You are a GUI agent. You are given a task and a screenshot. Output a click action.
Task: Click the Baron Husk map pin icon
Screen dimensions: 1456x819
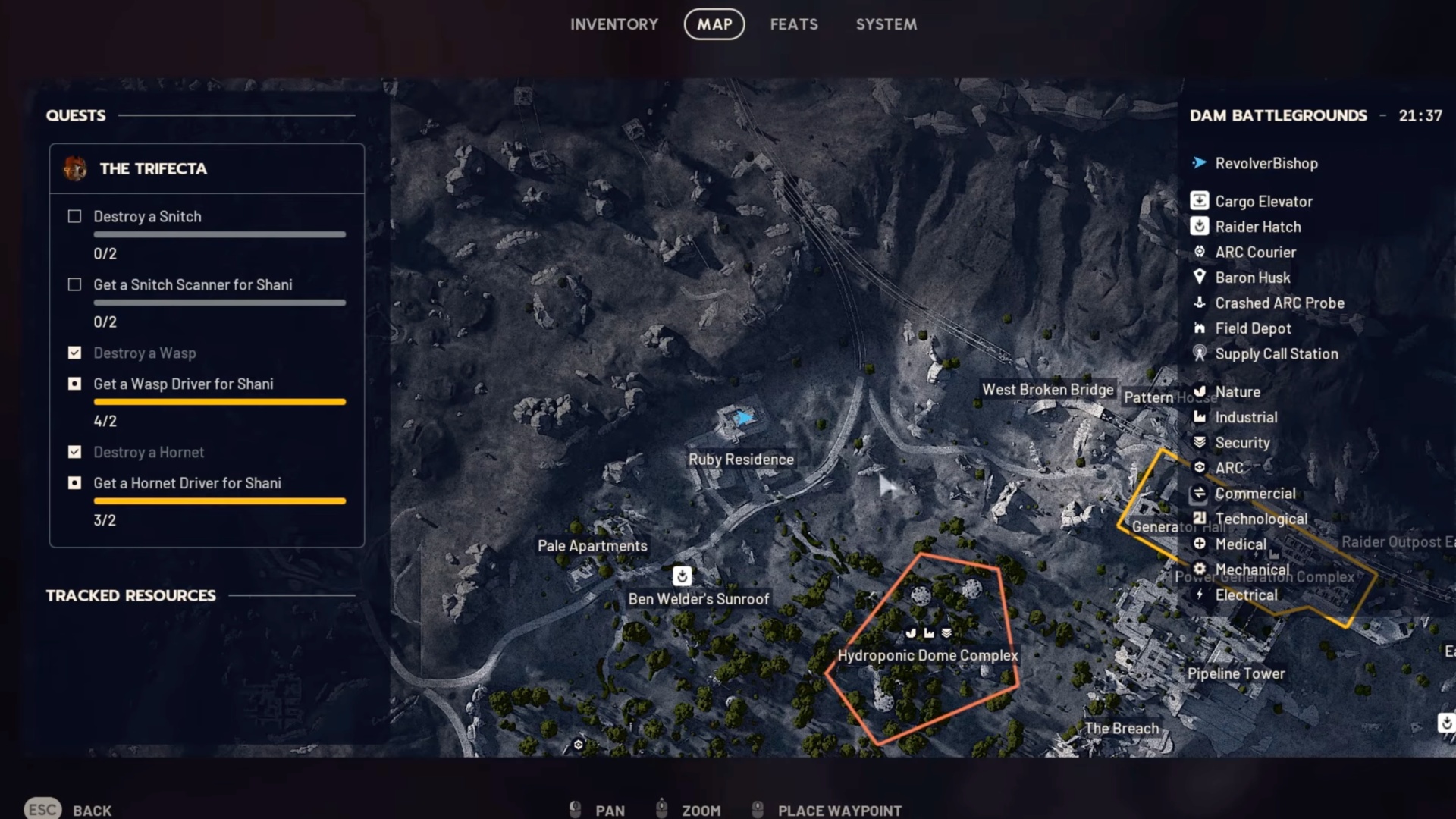click(x=1200, y=278)
